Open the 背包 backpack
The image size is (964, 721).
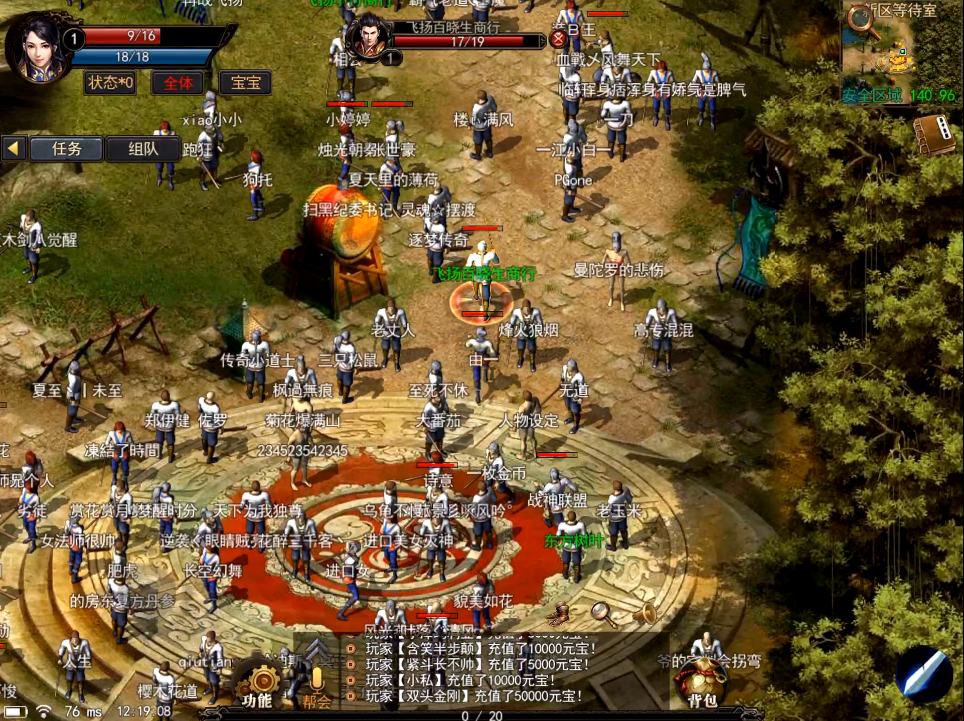click(x=698, y=685)
